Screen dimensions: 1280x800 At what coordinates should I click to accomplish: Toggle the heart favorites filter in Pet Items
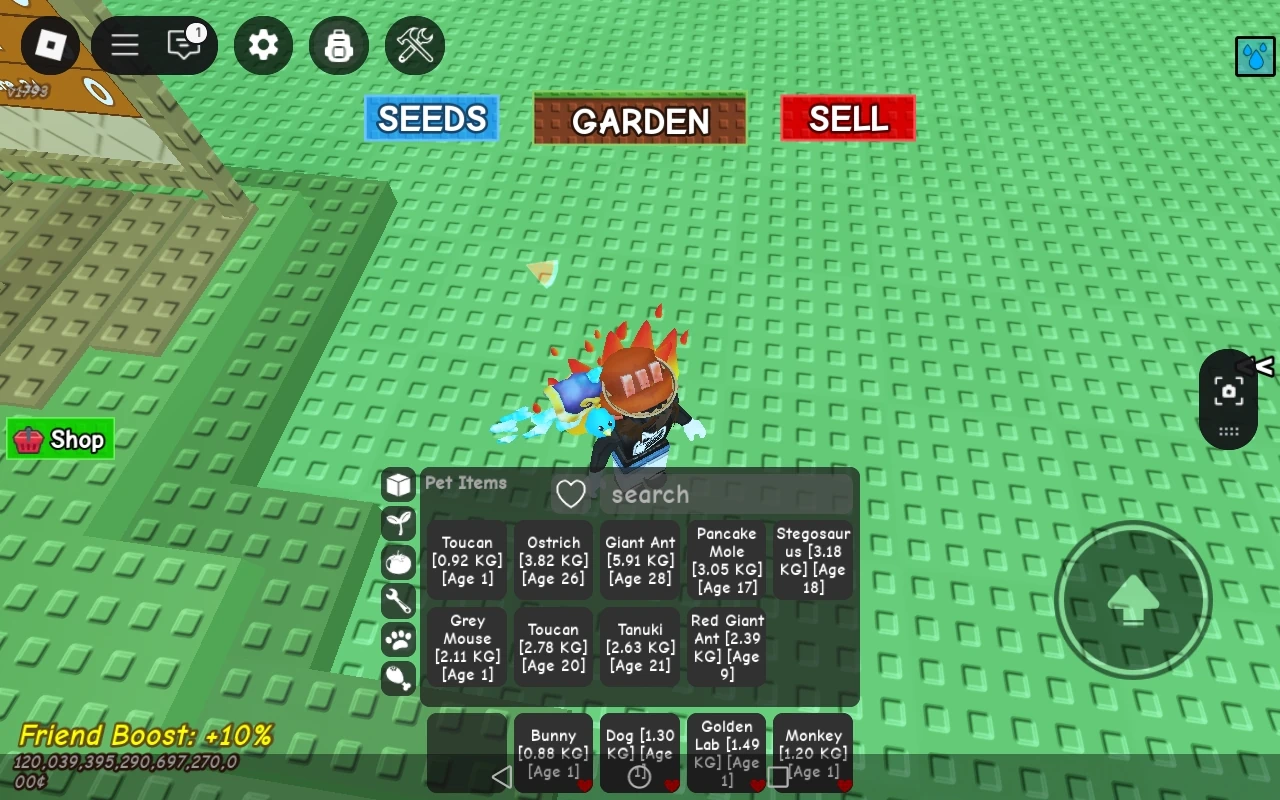571,493
